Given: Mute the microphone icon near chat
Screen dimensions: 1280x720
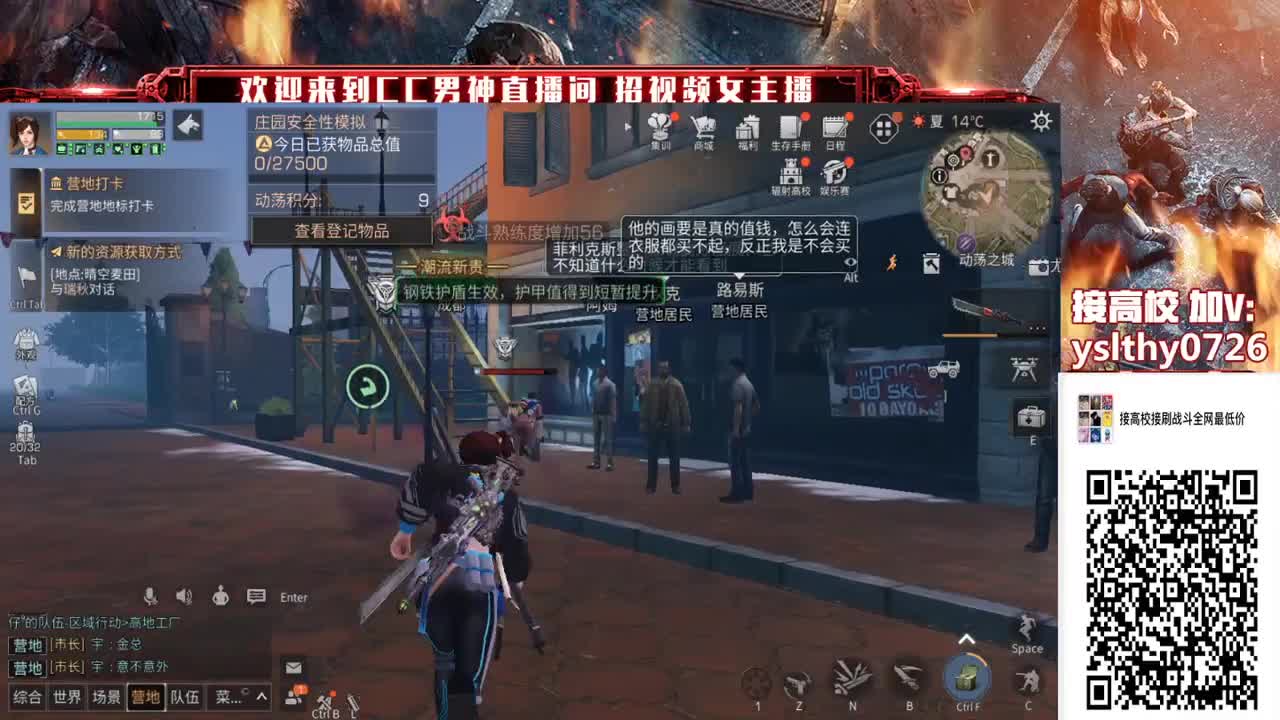Looking at the screenshot, I should 151,596.
